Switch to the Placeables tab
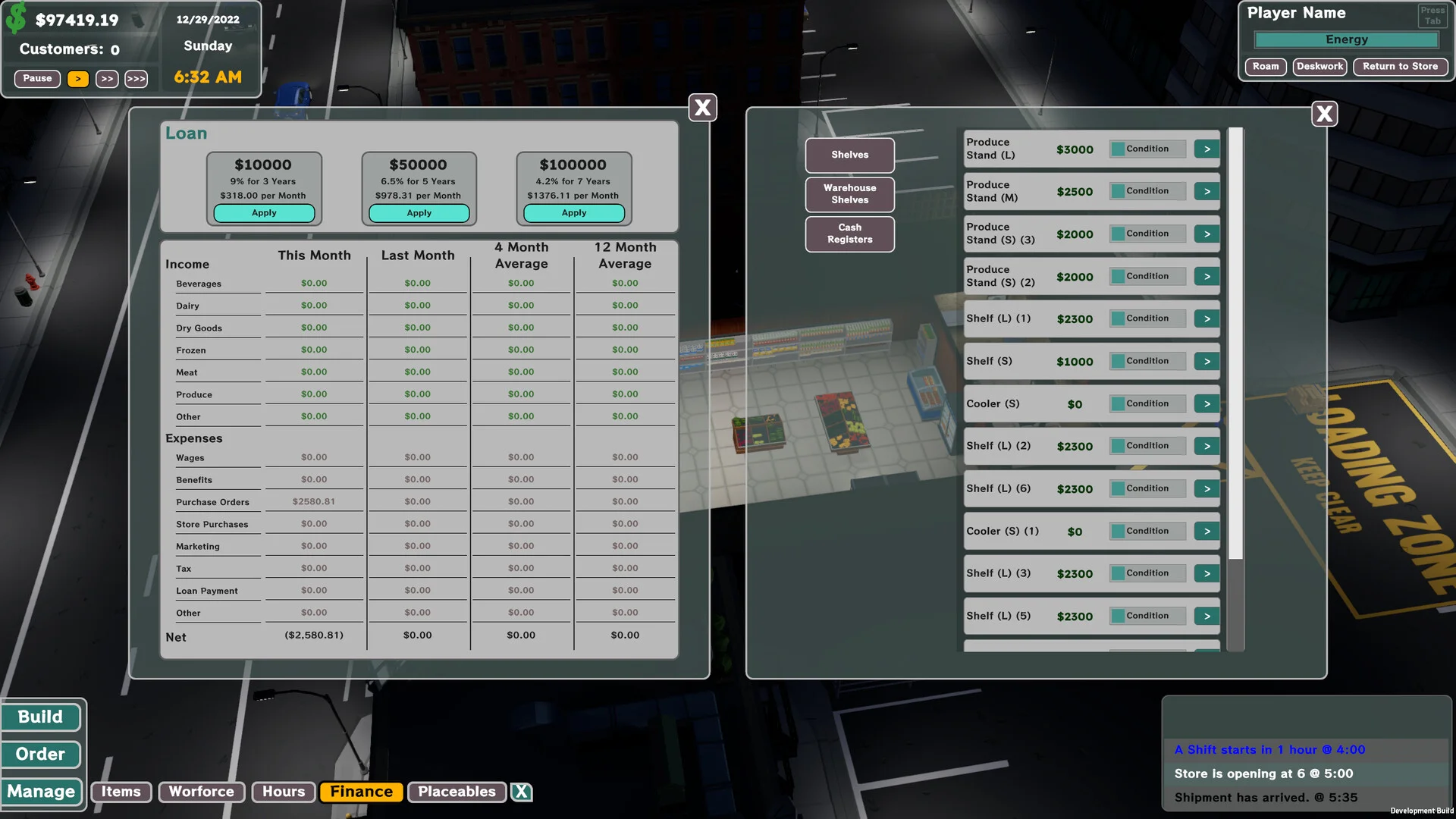The height and width of the screenshot is (819, 1456). click(457, 792)
